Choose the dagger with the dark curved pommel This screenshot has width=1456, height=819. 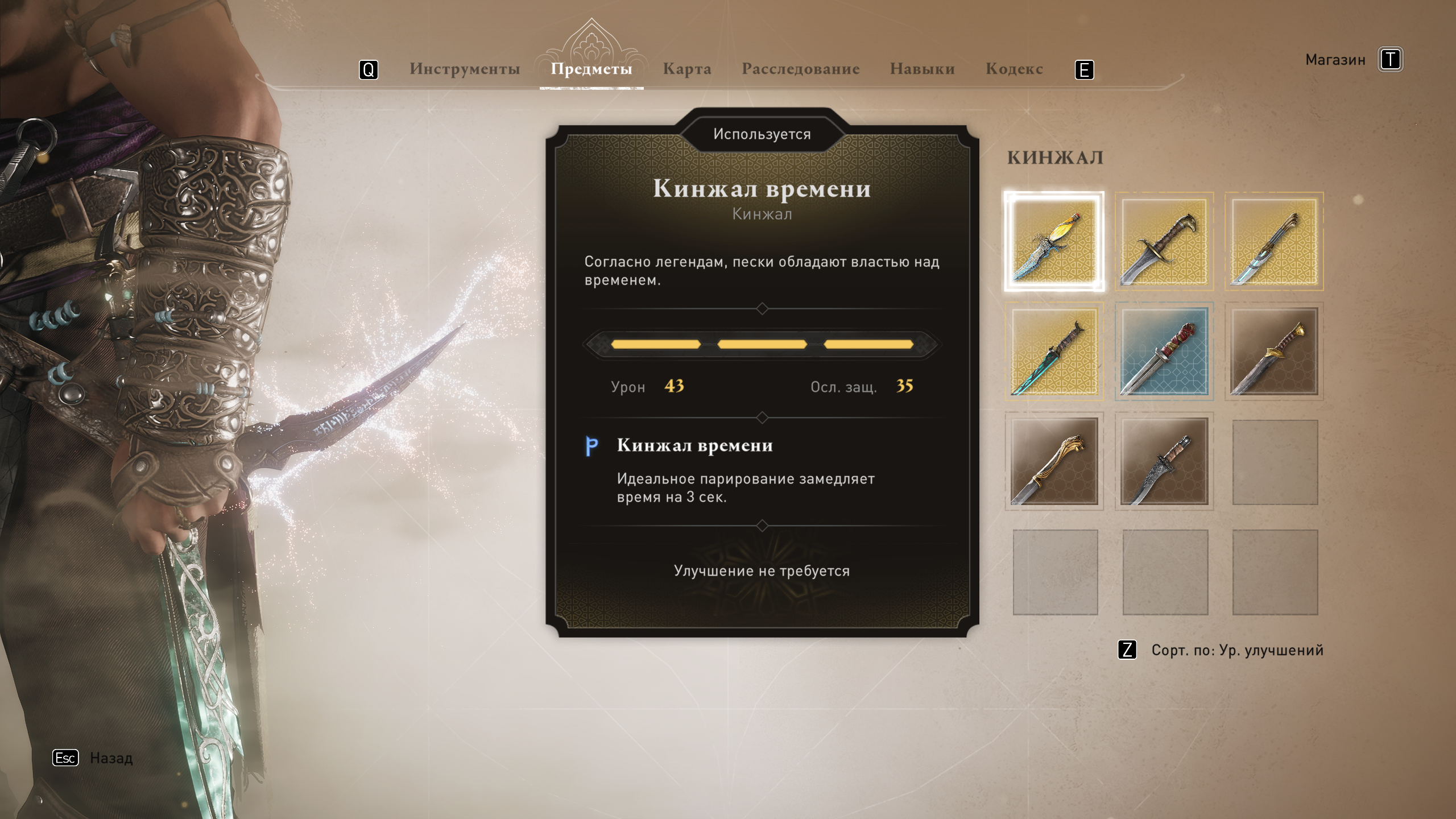click(1164, 242)
